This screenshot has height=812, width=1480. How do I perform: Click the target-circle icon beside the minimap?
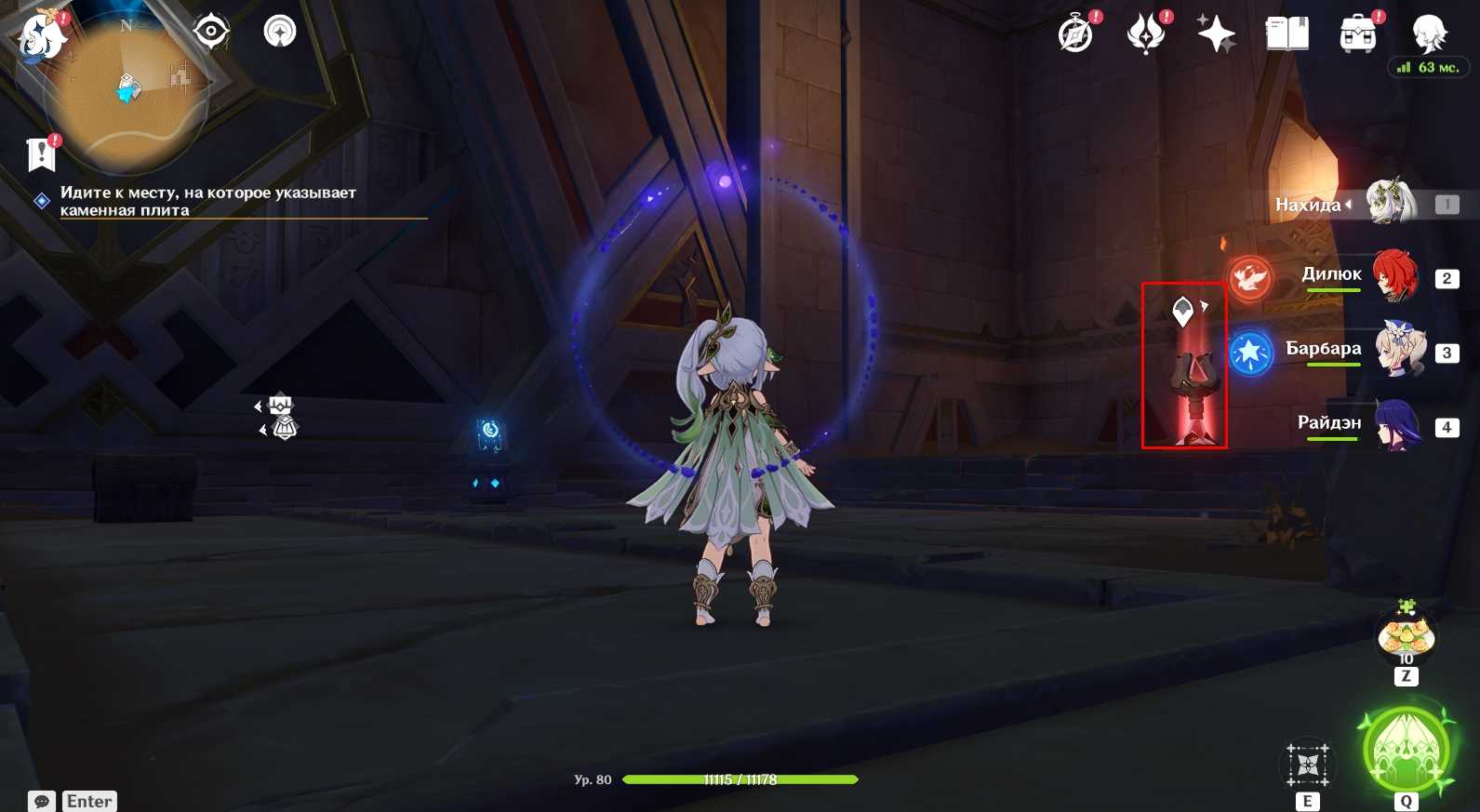[211, 32]
